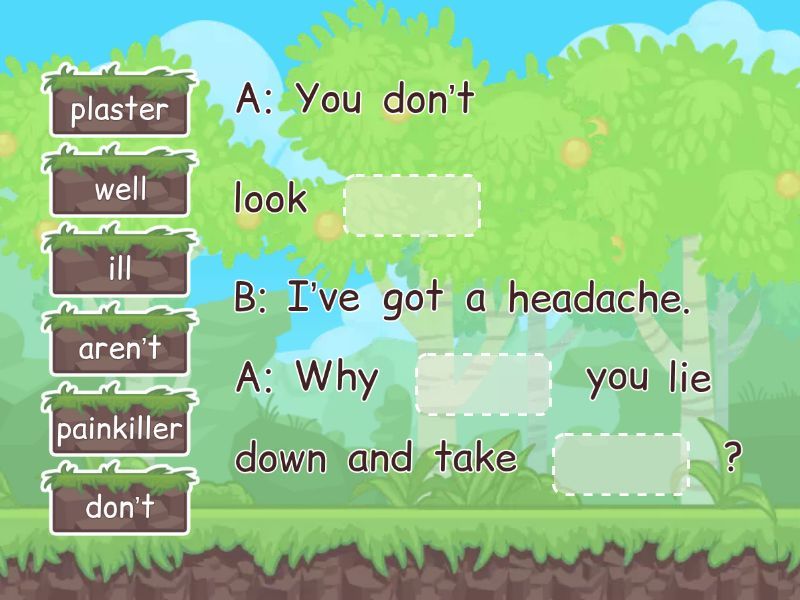
Task: Choose the 'don't' word tile
Action: (x=120, y=507)
